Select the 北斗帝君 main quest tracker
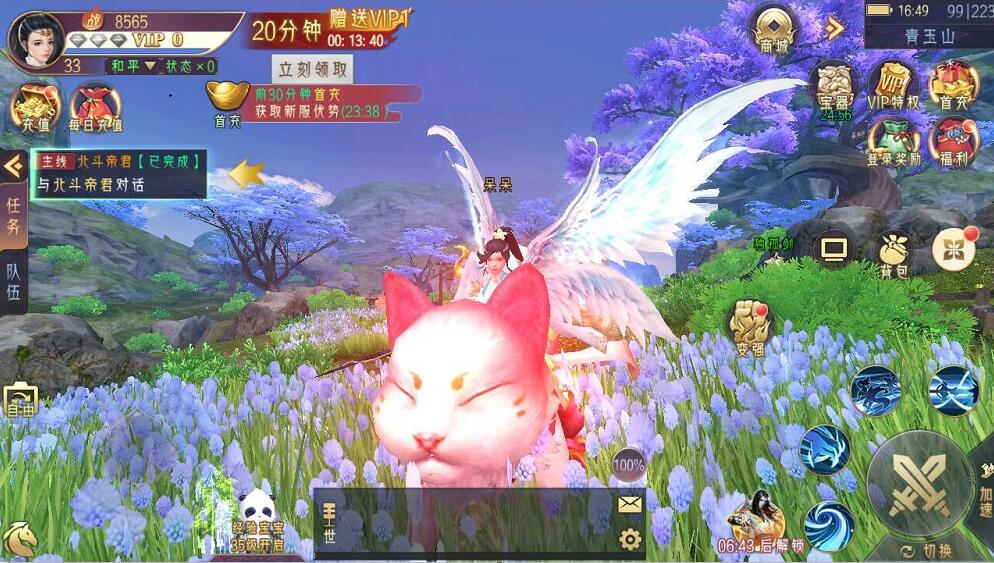This screenshot has width=994, height=563. point(118,172)
